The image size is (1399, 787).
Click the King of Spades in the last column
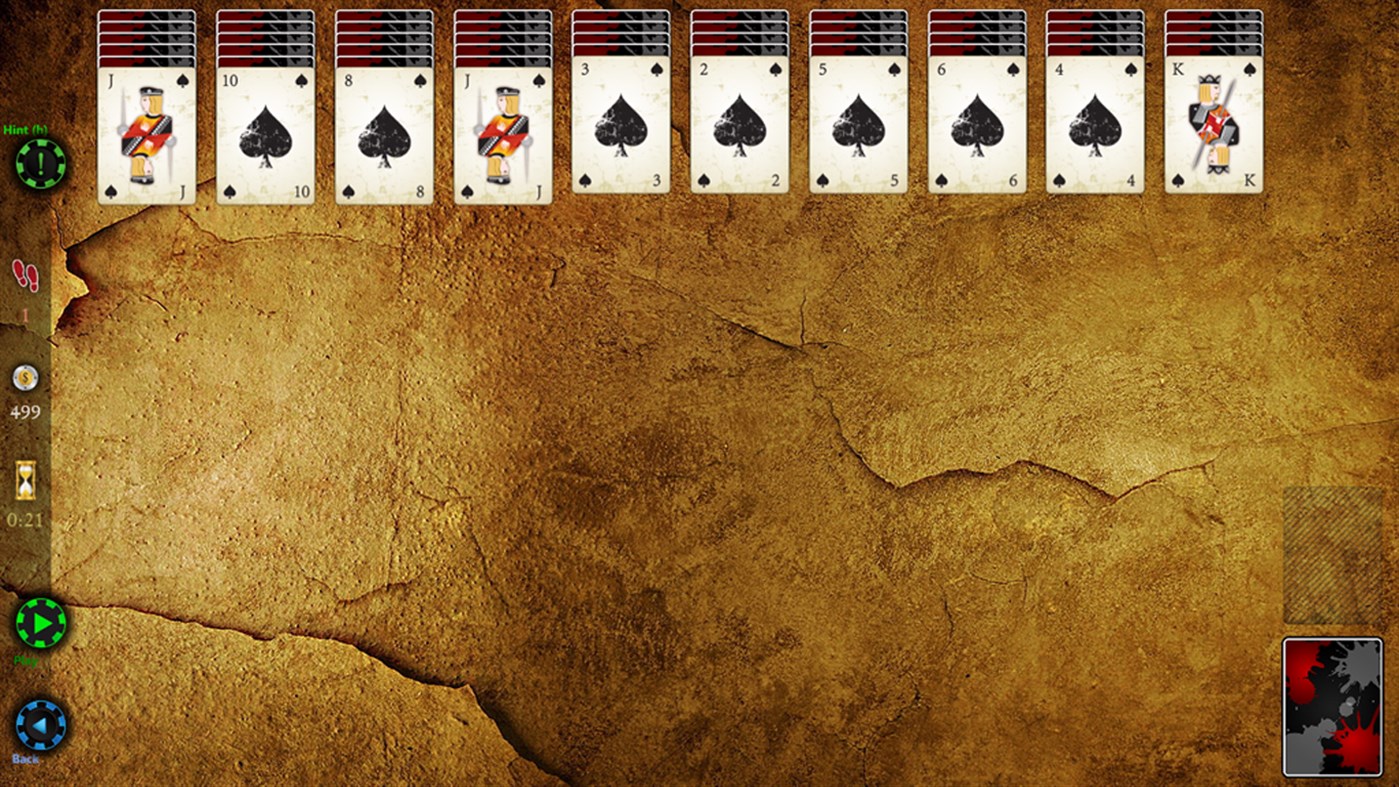1214,130
